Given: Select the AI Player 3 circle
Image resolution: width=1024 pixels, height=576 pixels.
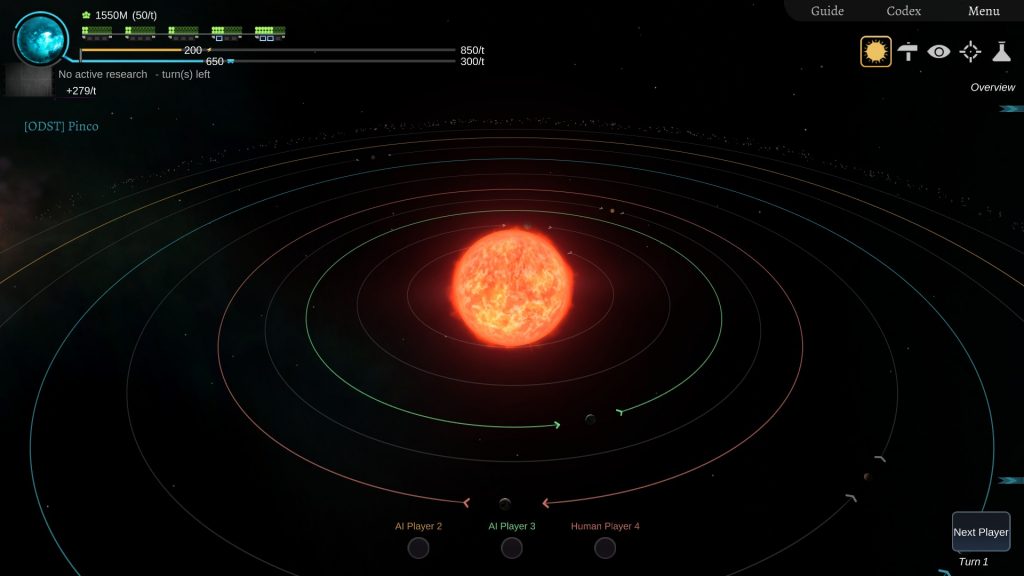Looking at the screenshot, I should [512, 548].
